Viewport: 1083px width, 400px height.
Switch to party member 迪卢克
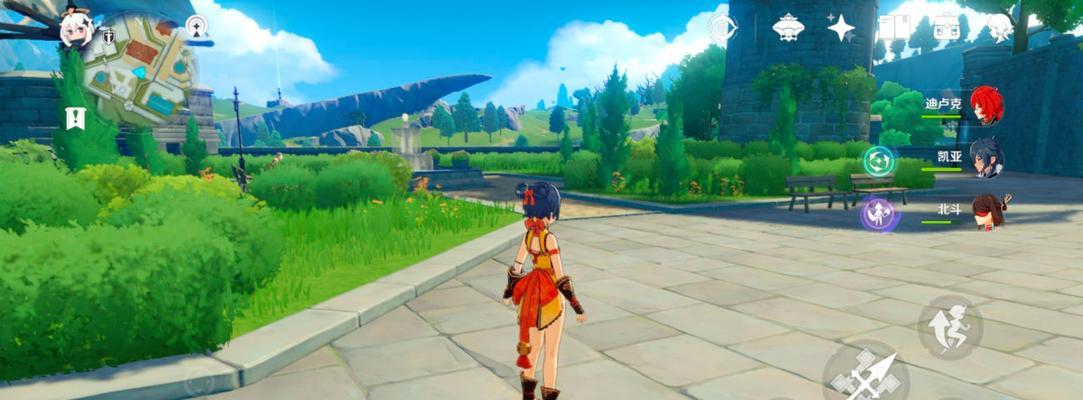(986, 105)
